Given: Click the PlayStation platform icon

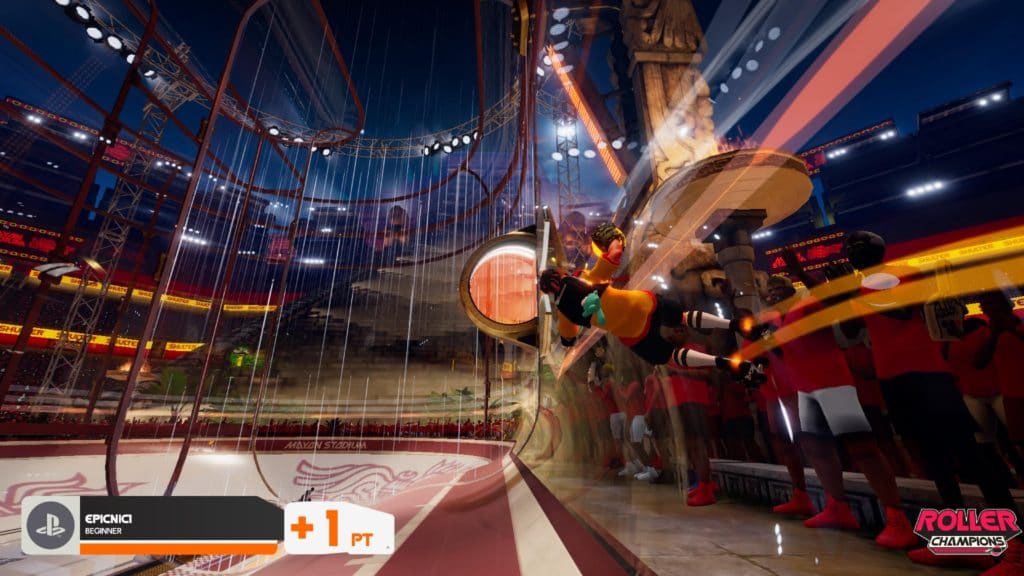Looking at the screenshot, I should [50, 526].
